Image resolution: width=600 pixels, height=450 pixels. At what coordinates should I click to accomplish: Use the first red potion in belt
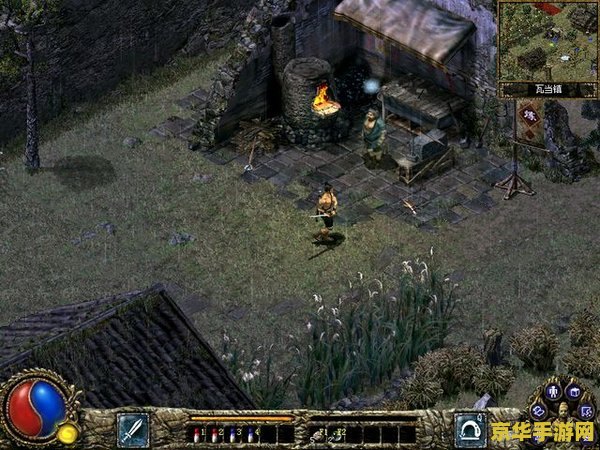point(197,433)
